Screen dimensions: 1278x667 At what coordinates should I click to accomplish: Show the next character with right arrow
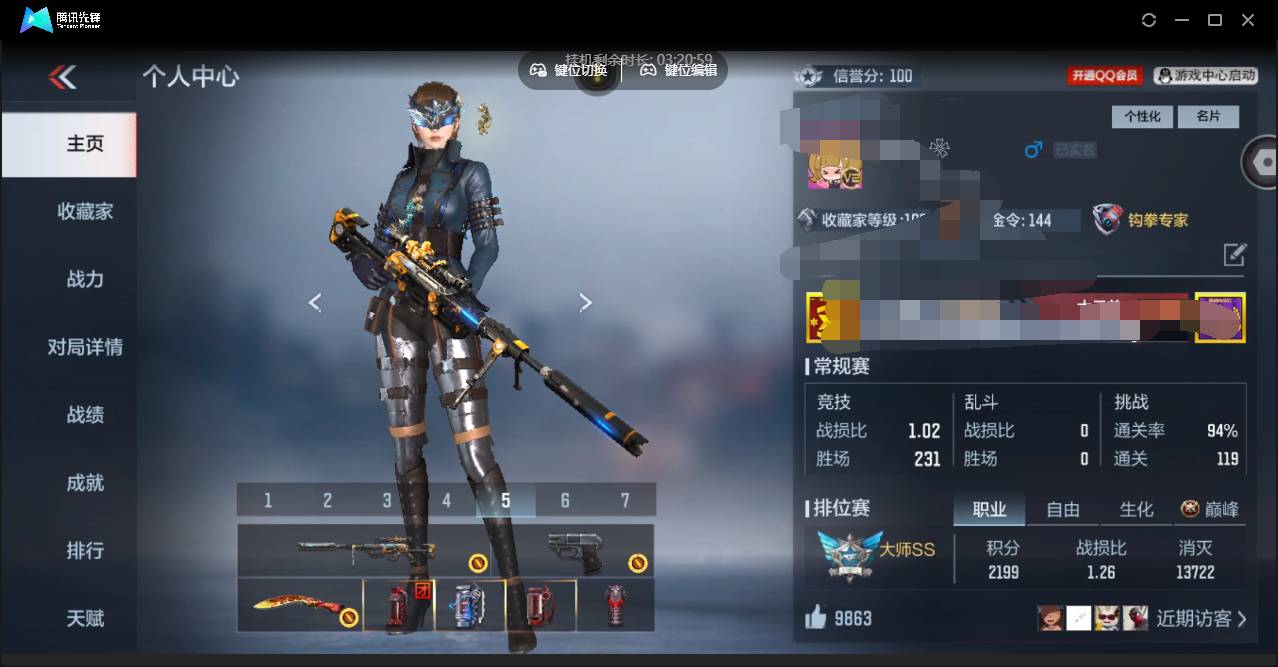[x=586, y=302]
